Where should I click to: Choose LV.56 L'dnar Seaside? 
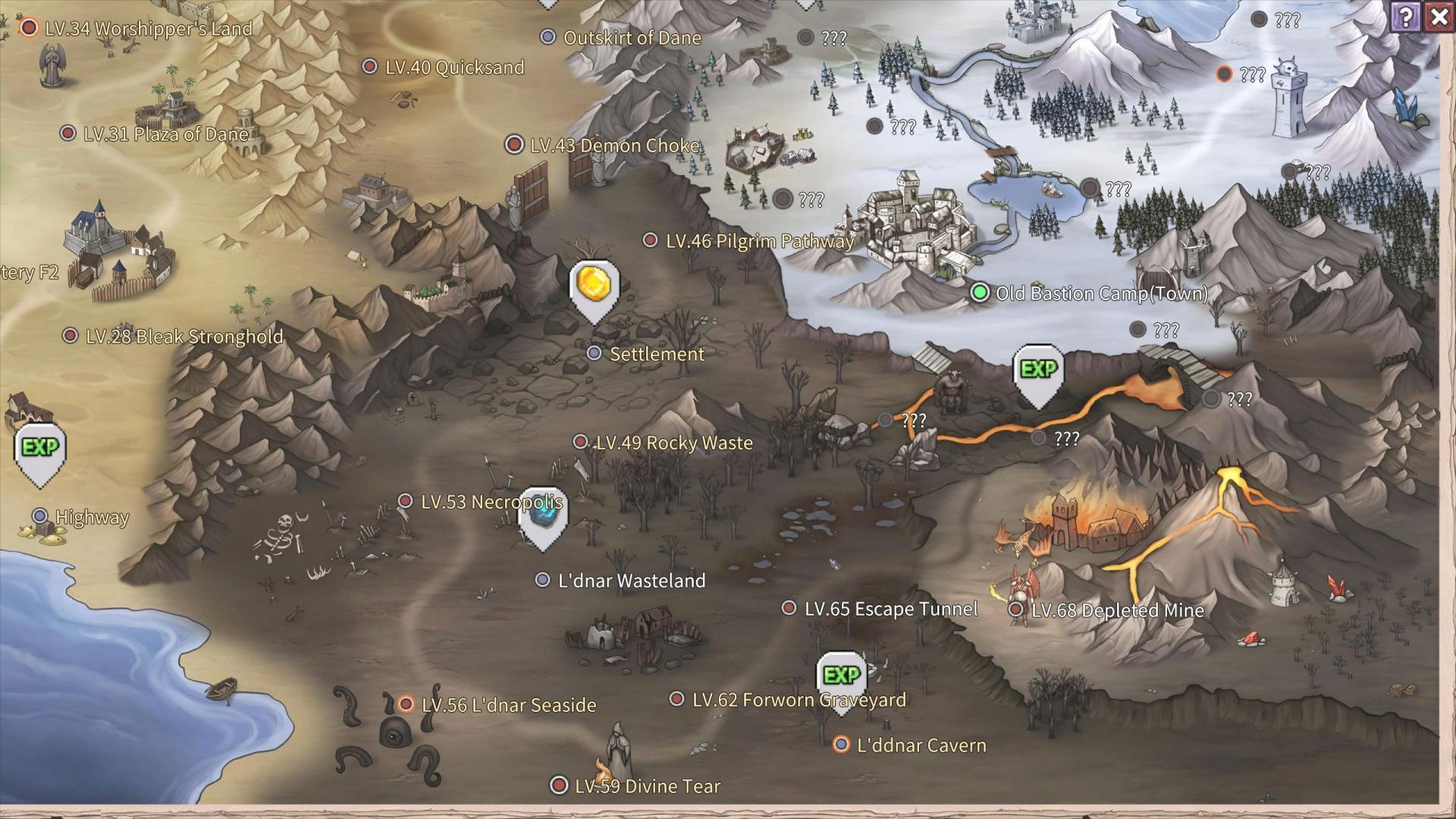click(406, 704)
